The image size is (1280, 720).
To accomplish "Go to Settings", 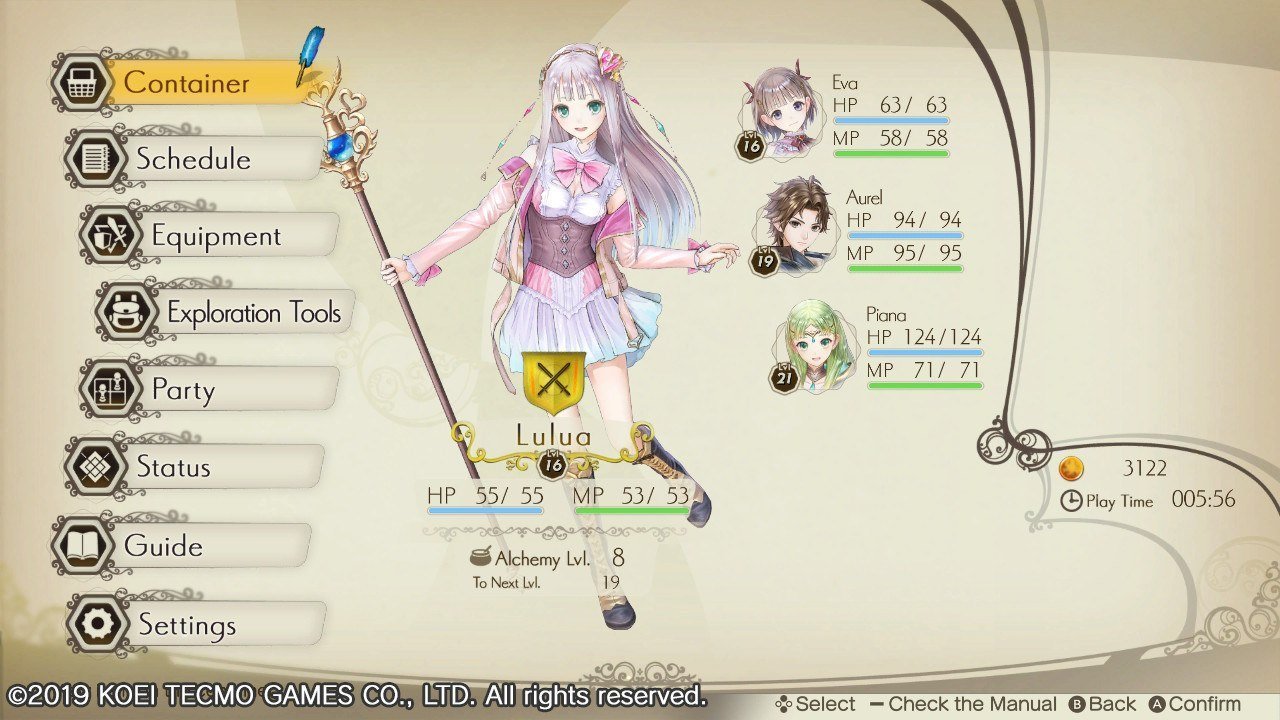I will (187, 625).
